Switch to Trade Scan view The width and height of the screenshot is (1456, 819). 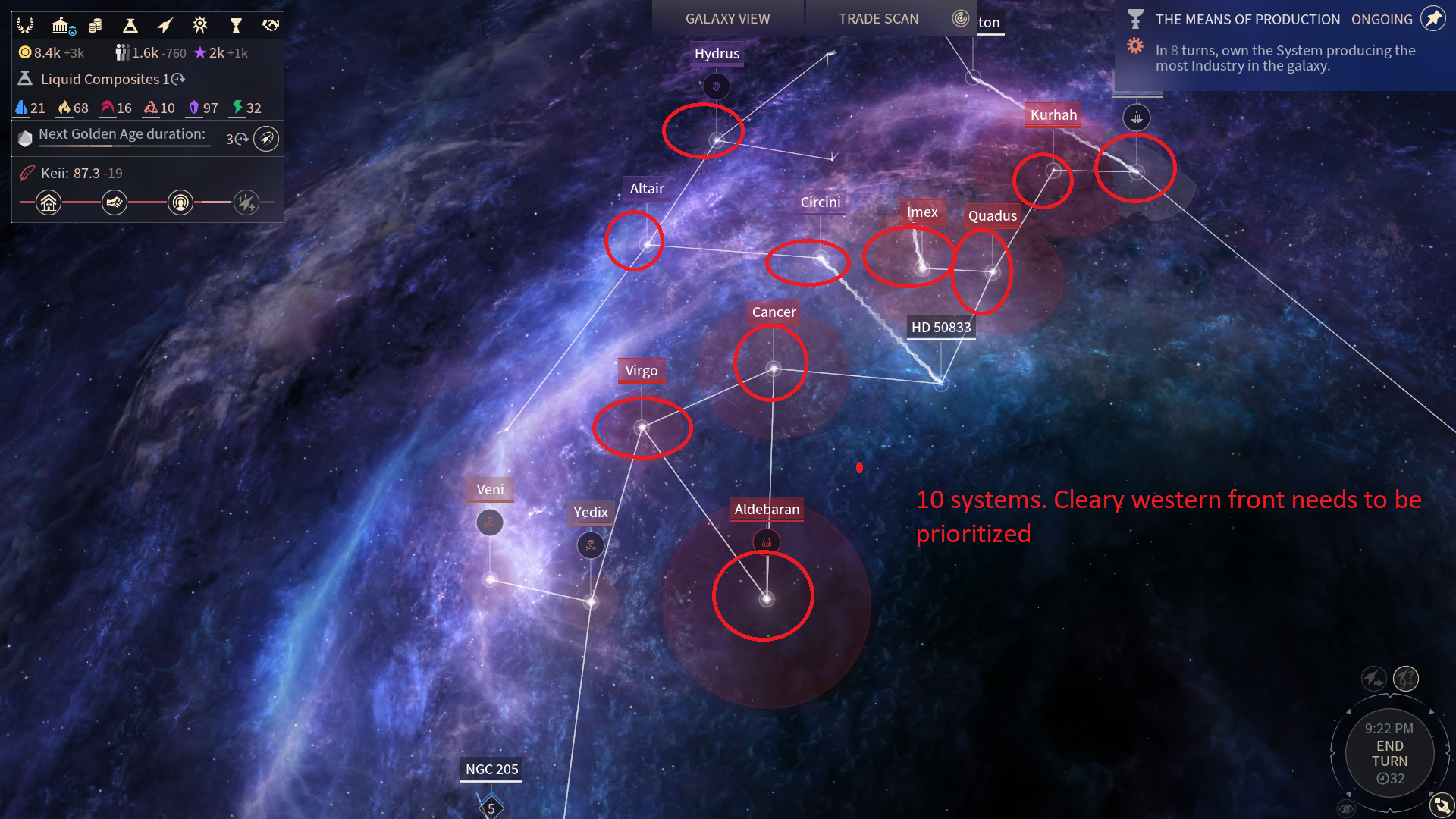click(x=878, y=19)
